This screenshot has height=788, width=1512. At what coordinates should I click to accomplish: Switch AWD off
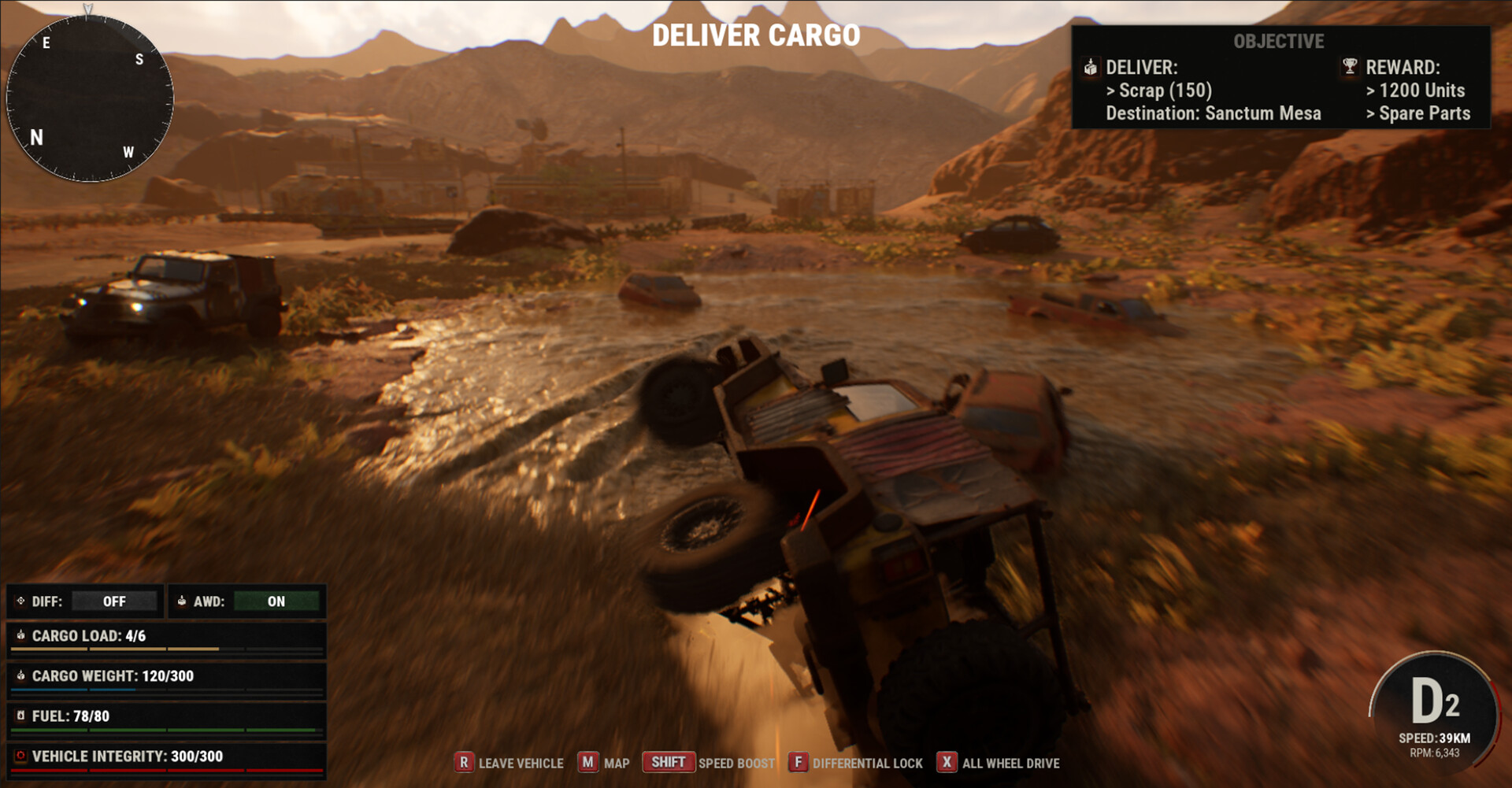[276, 601]
